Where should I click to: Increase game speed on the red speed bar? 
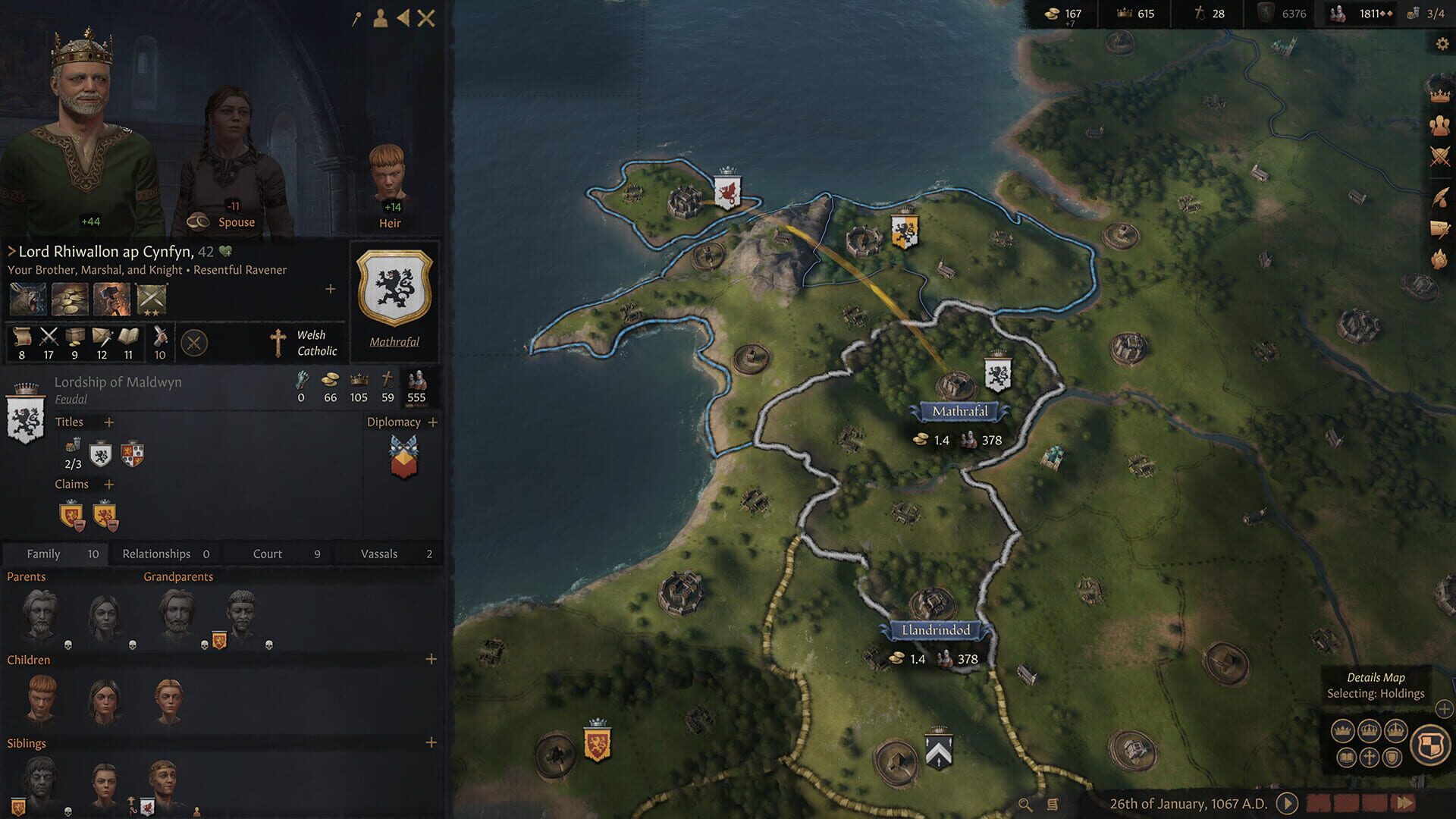(1403, 802)
